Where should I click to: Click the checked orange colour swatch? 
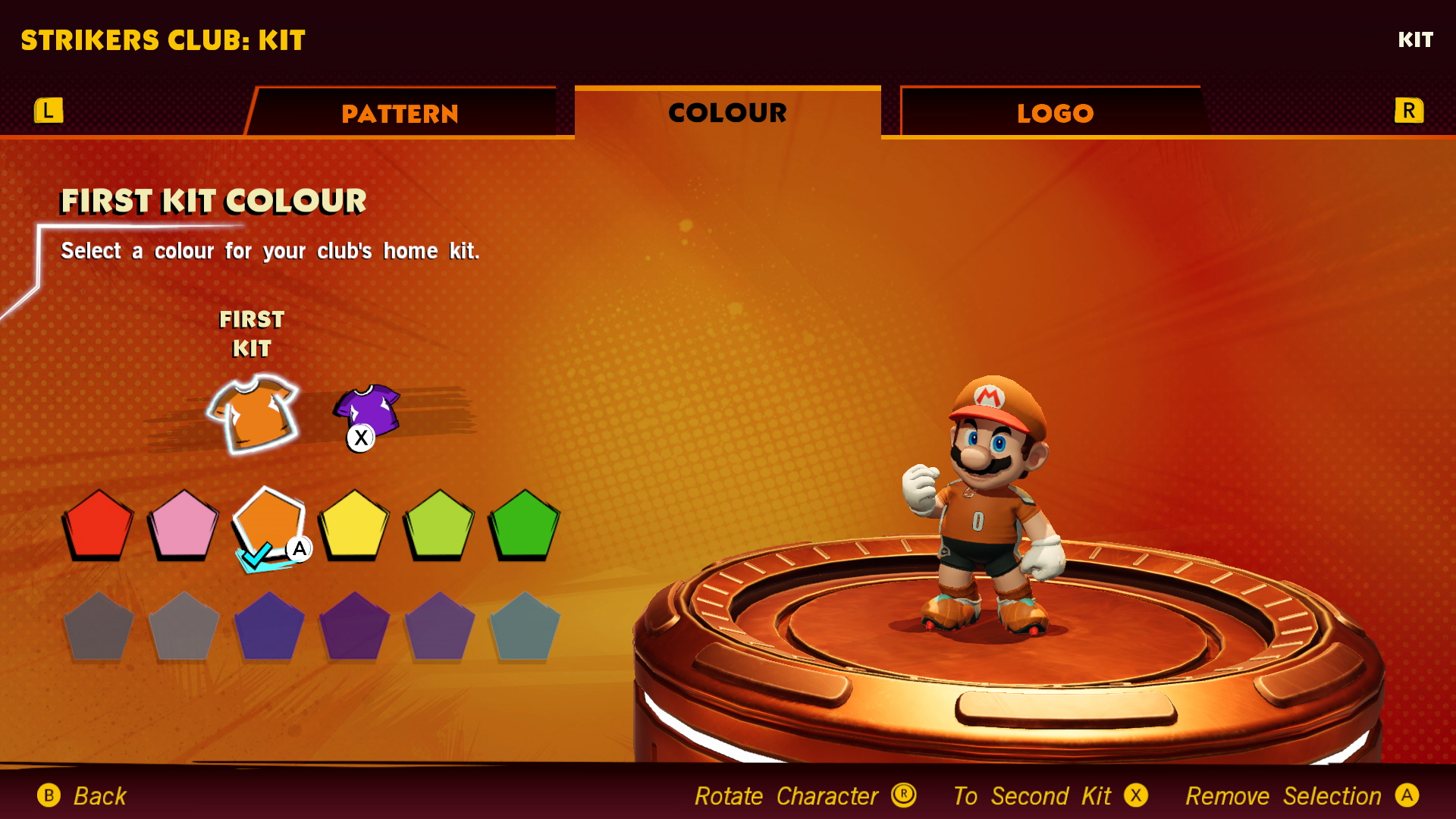[x=268, y=525]
